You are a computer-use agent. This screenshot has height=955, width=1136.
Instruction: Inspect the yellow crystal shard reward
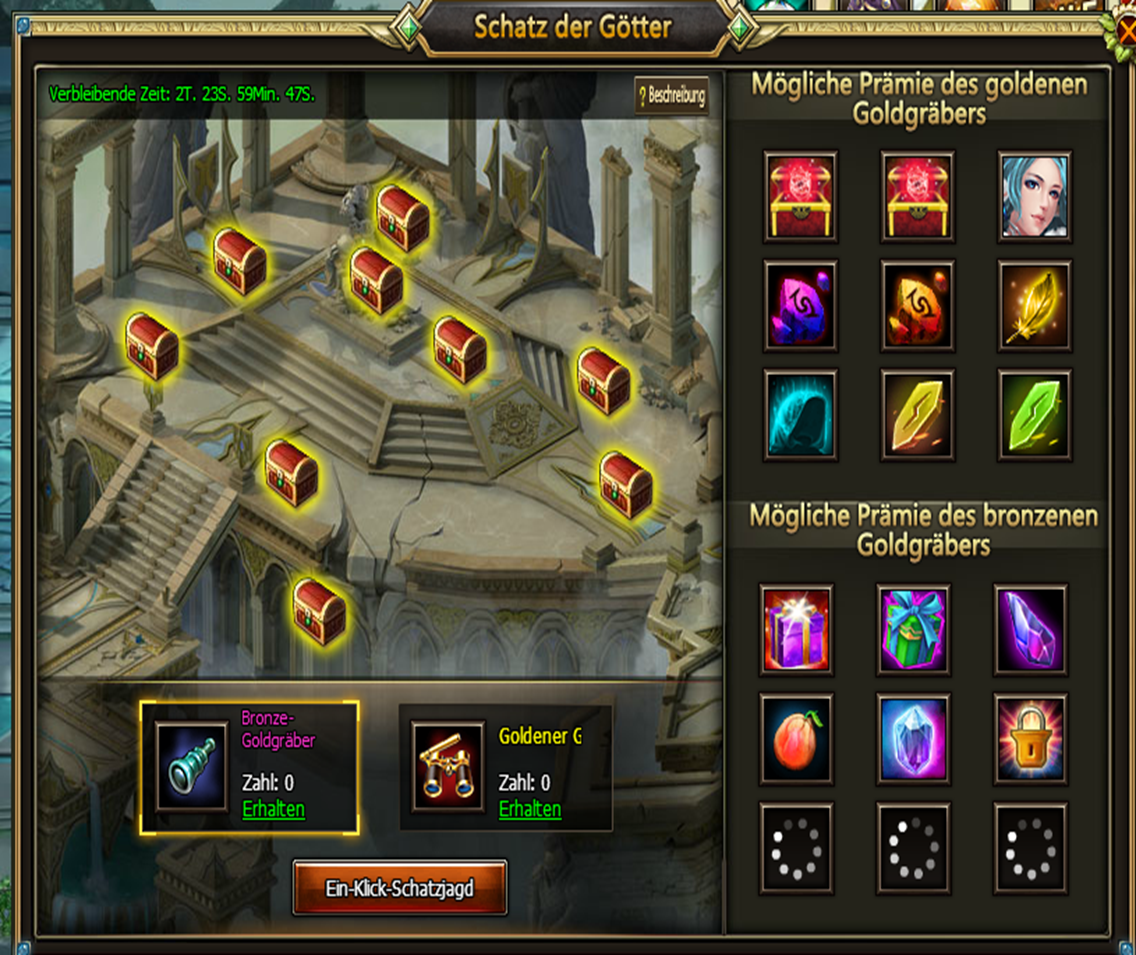click(917, 415)
